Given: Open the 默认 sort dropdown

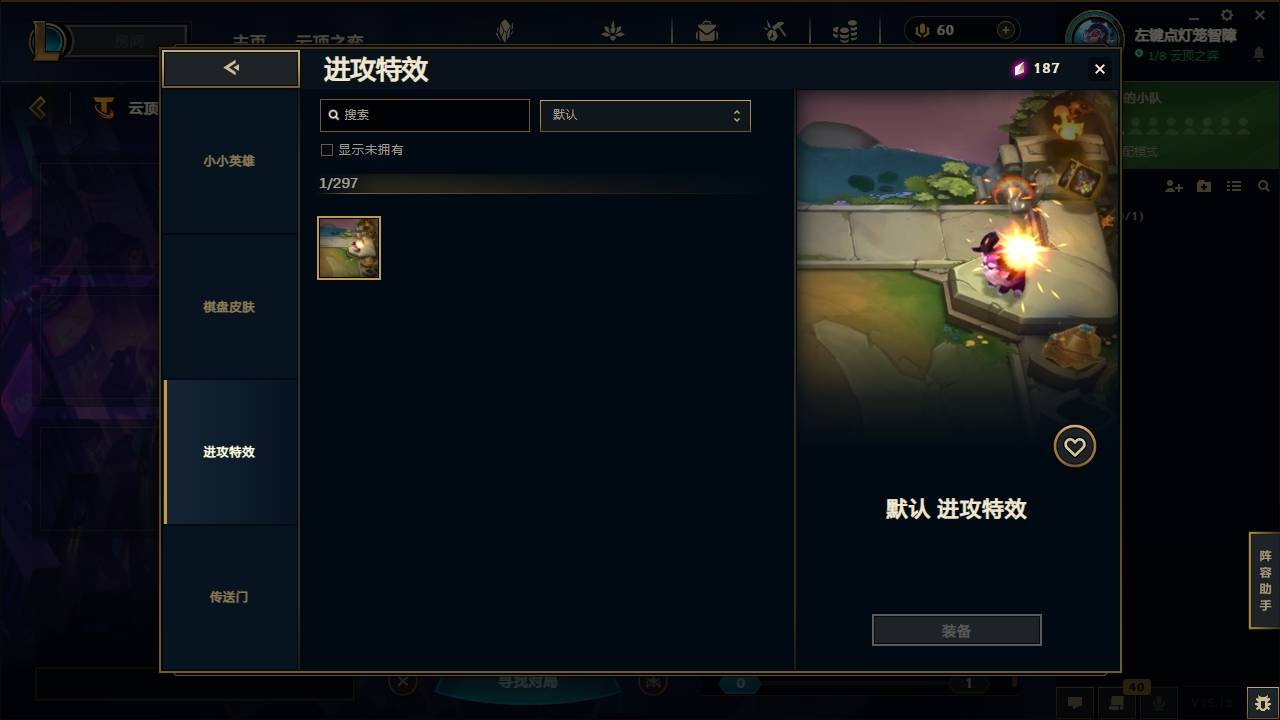Looking at the screenshot, I should pyautogui.click(x=645, y=115).
